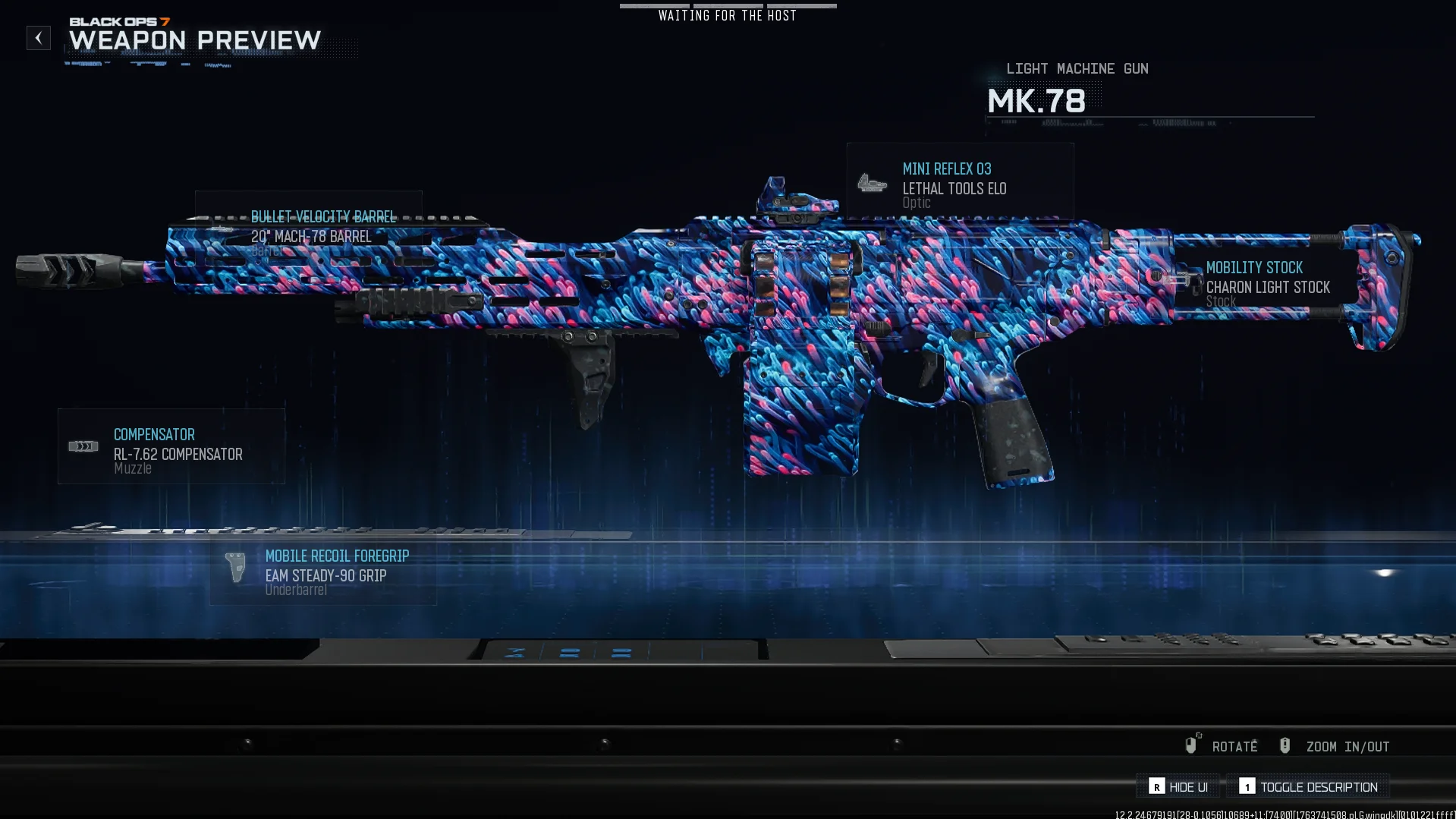This screenshot has width=1456, height=819.
Task: Select the RL-7.62 Compensator muzzle card
Action: coord(171,447)
